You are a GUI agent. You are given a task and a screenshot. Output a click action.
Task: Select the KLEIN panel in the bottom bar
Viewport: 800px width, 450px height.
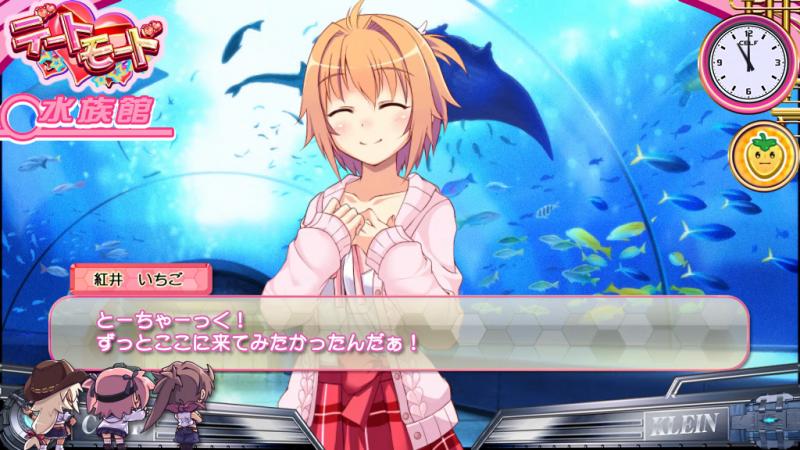[x=685, y=420]
